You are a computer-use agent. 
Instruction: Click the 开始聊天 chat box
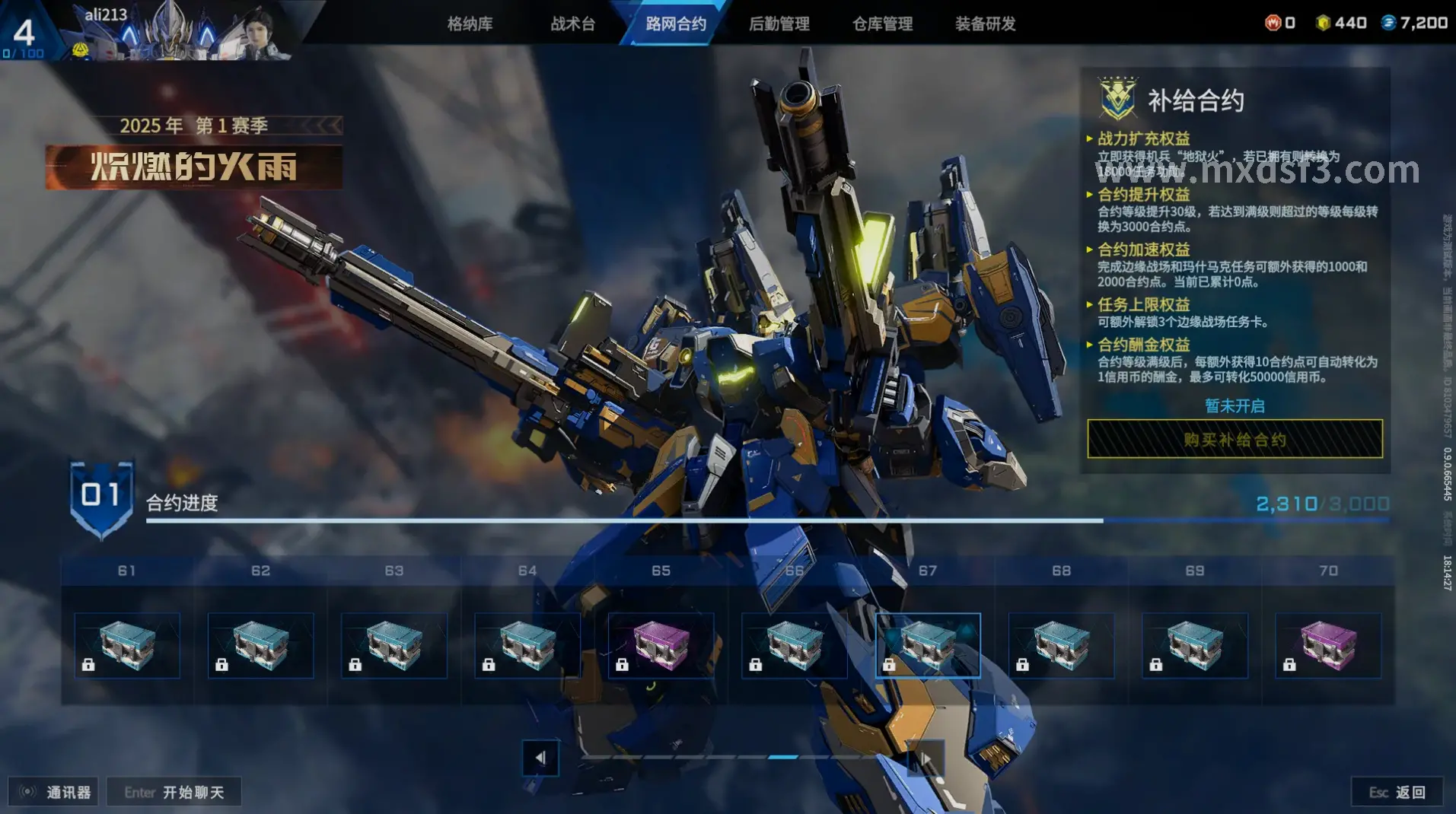174,792
